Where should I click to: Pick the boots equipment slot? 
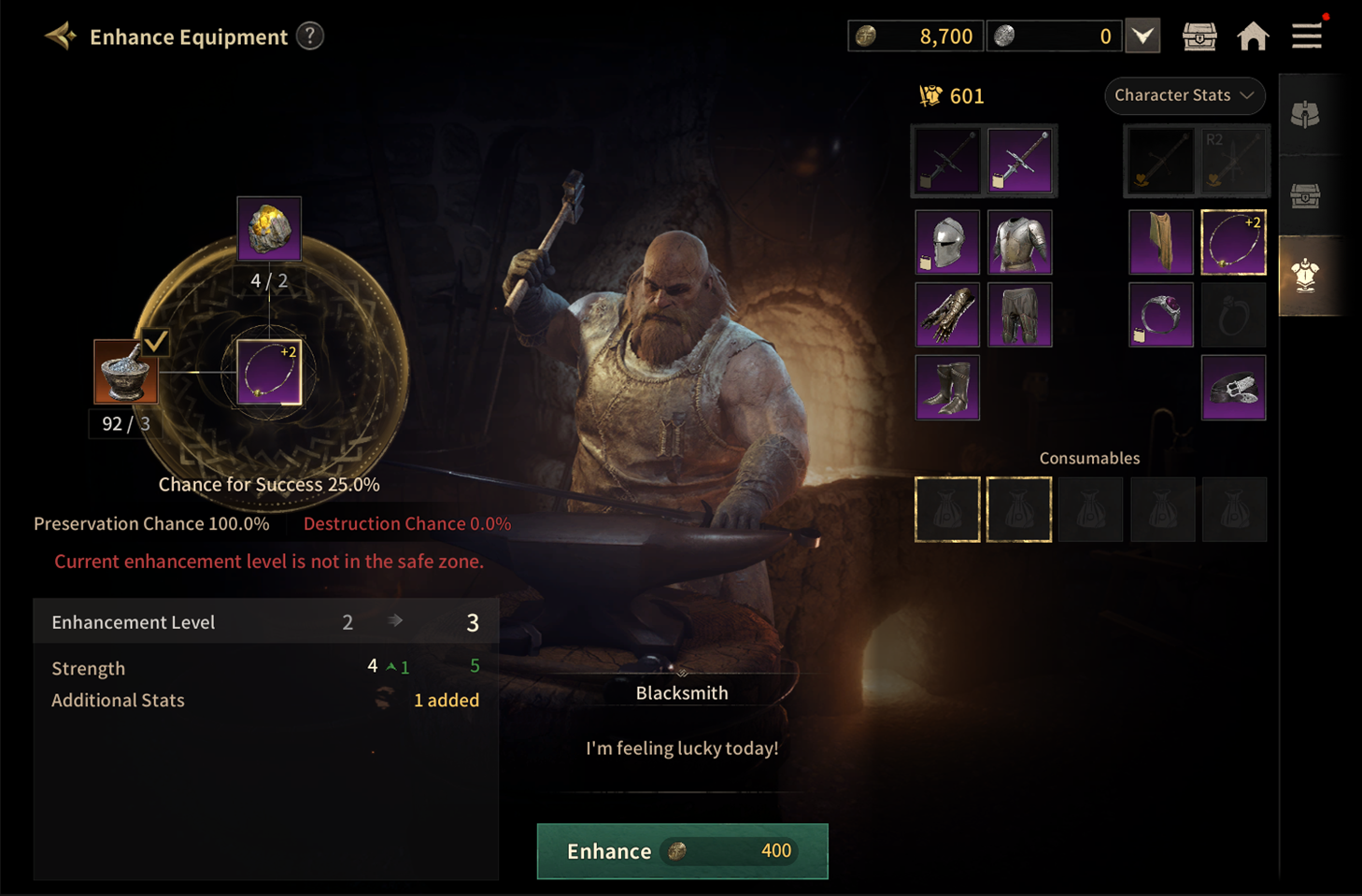tap(947, 388)
